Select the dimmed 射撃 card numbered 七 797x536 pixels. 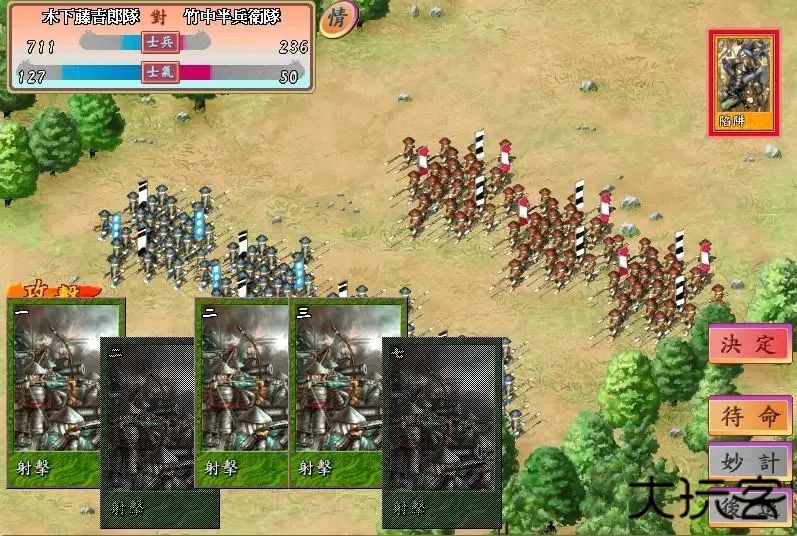pyautogui.click(x=441, y=432)
